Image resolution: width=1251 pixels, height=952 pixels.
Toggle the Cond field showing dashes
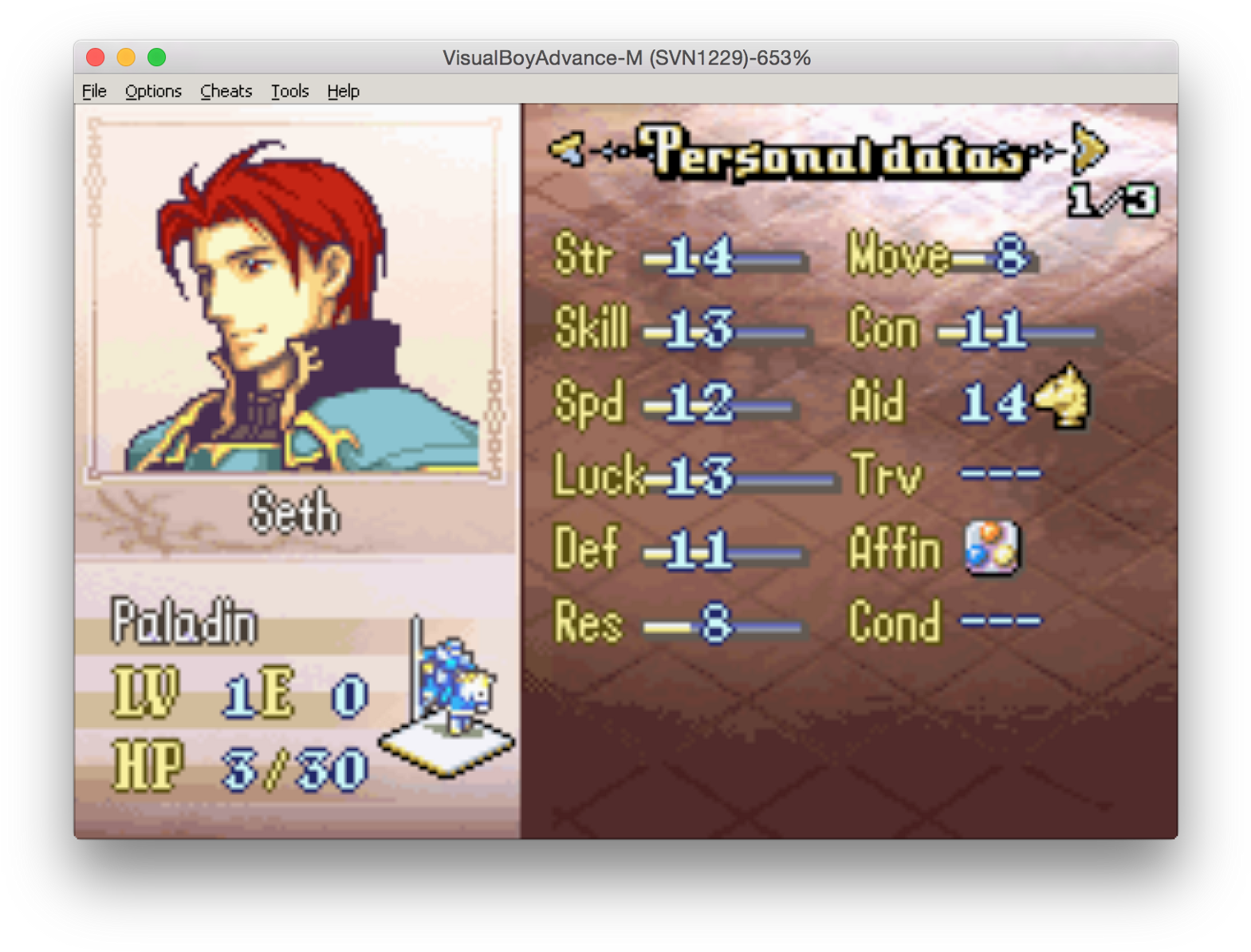pos(1001,620)
